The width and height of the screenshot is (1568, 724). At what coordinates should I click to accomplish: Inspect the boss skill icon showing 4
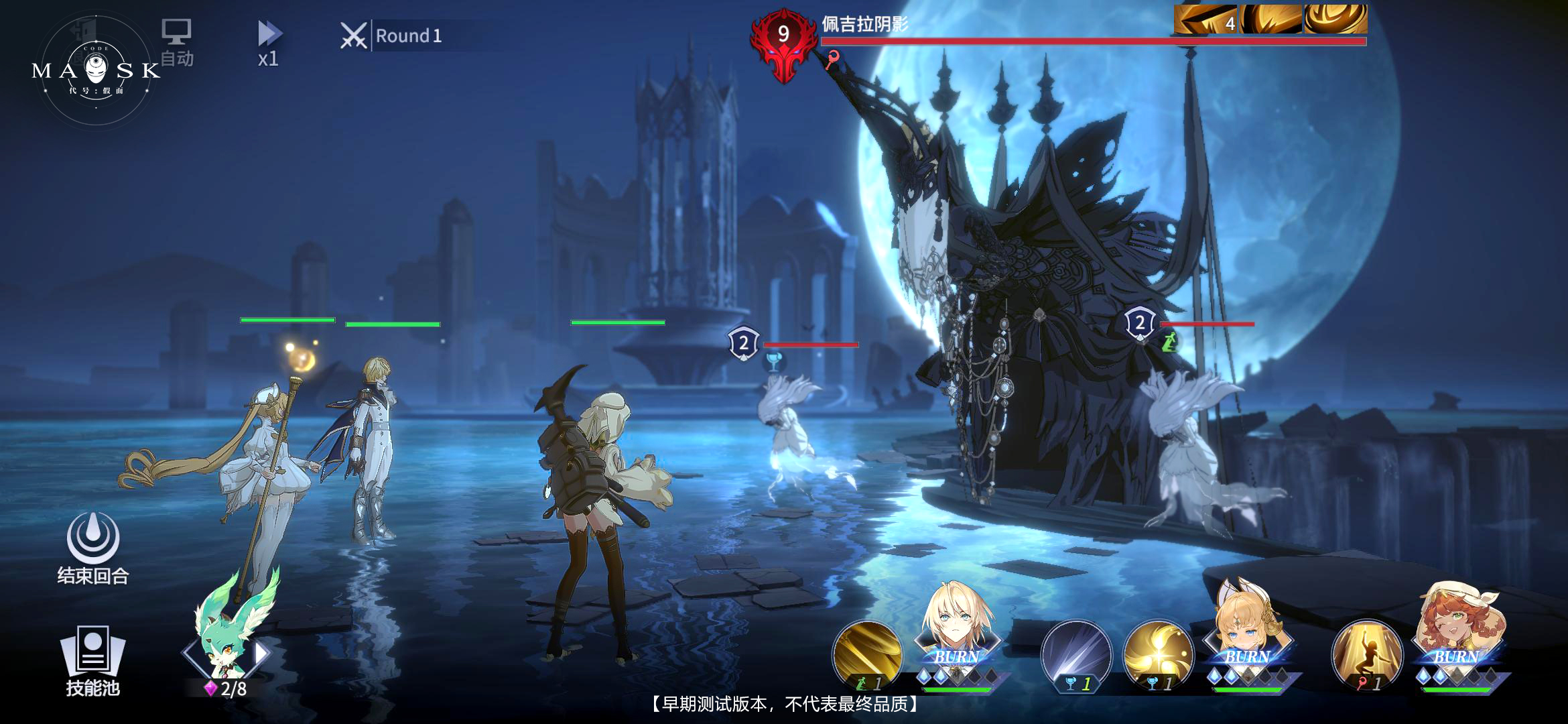coord(1206,19)
